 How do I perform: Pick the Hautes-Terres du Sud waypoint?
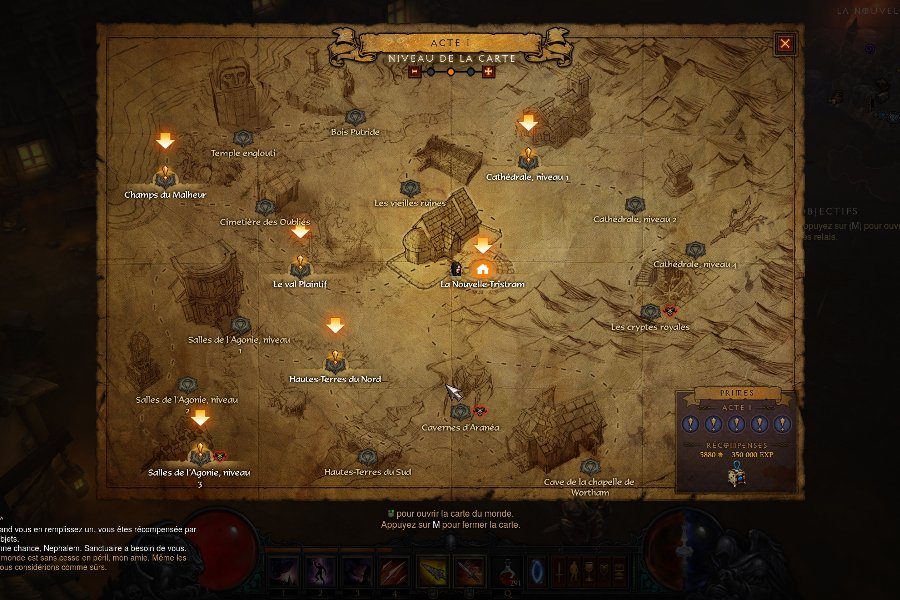coord(367,457)
